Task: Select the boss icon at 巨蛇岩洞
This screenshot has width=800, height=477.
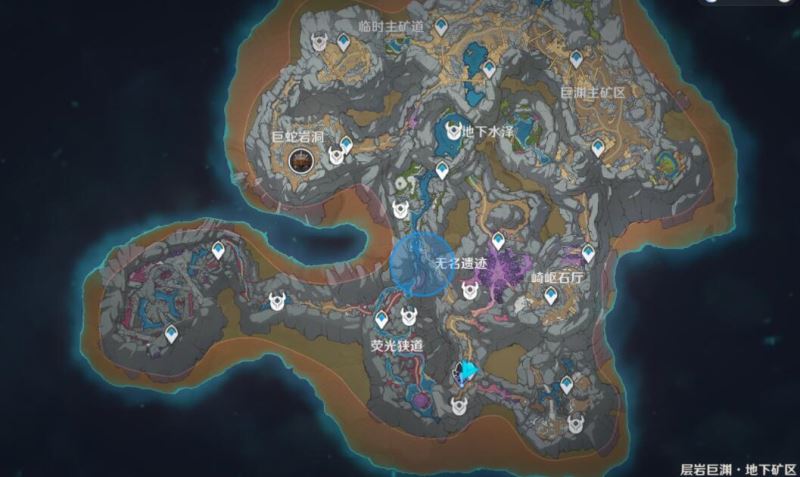Action: pyautogui.click(x=300, y=159)
